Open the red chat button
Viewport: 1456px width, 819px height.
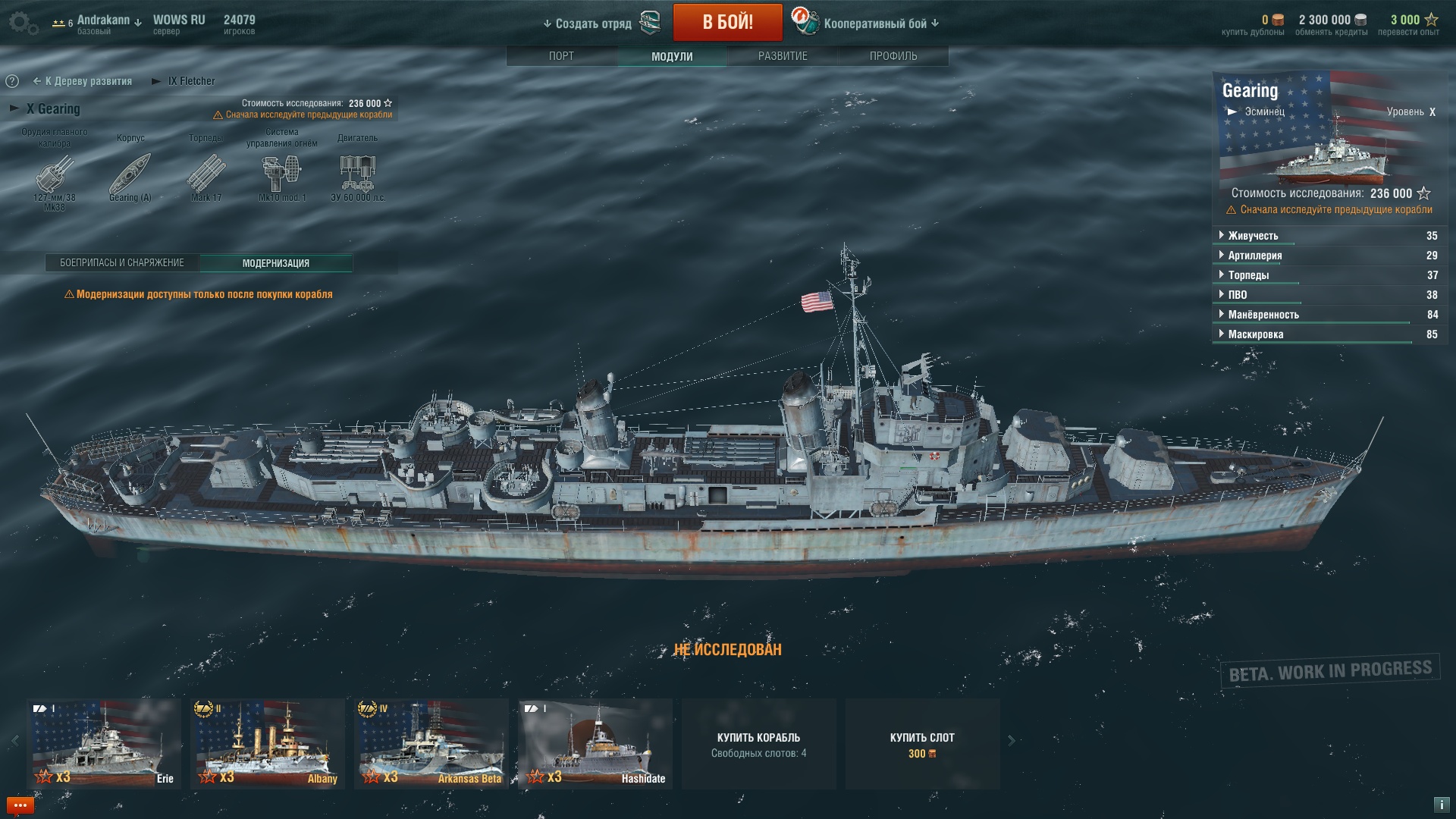click(20, 805)
